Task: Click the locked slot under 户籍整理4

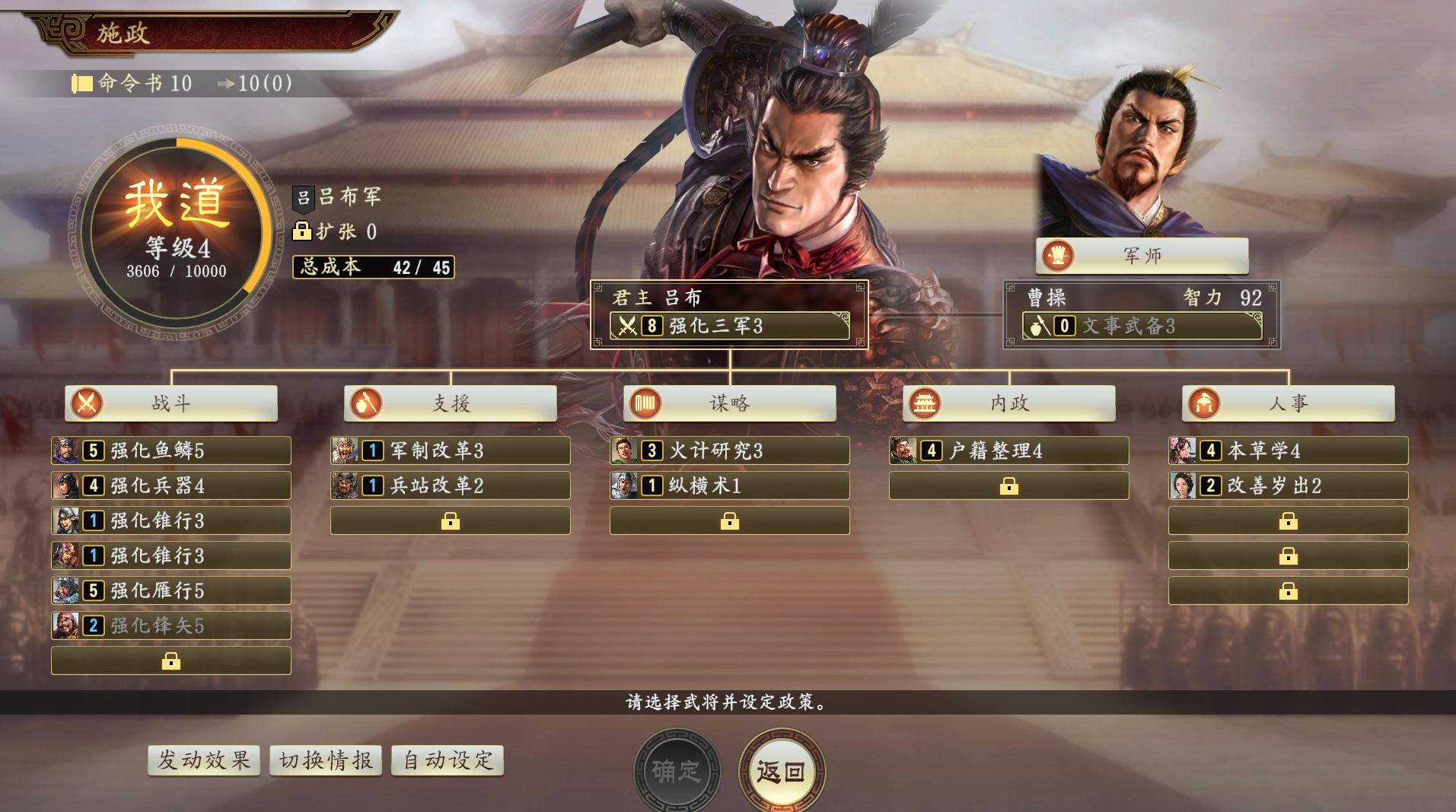Action: [x=1009, y=486]
